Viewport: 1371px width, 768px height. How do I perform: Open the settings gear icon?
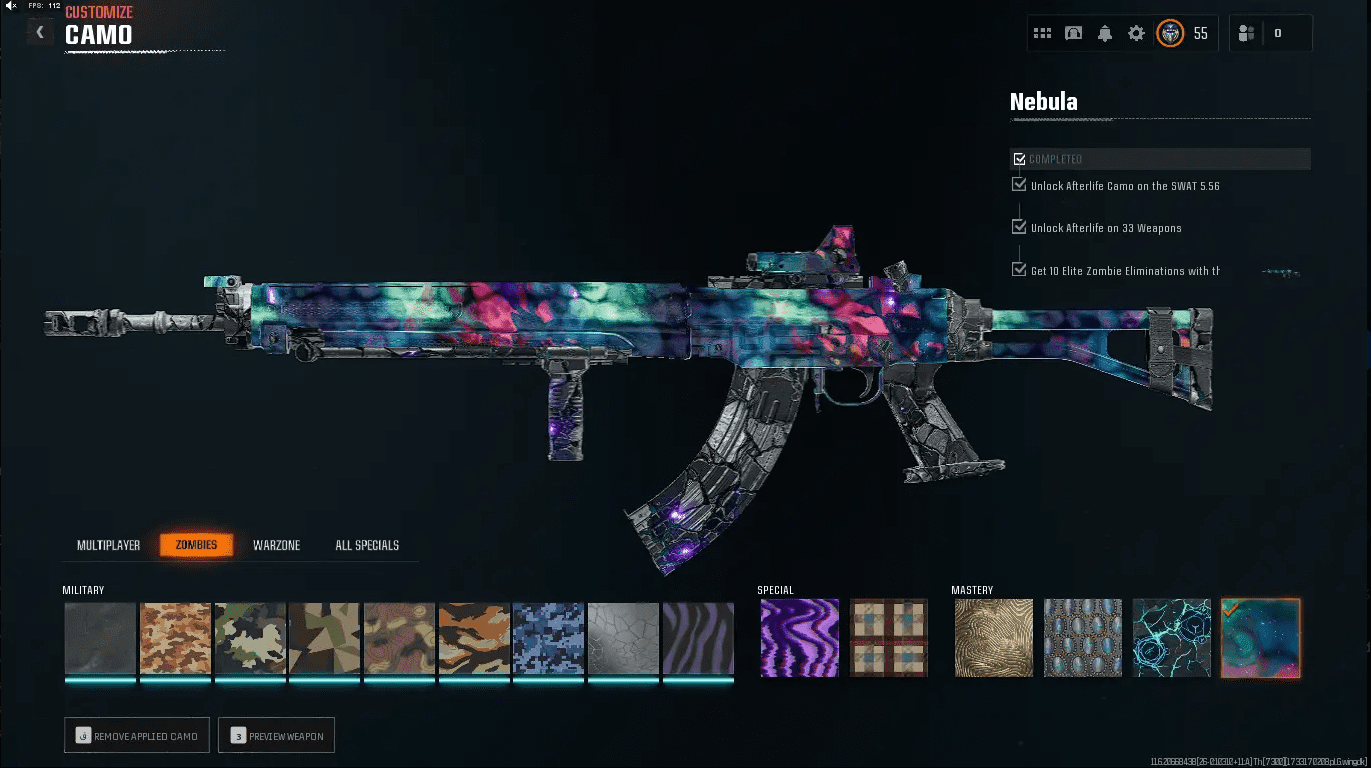tap(1136, 33)
